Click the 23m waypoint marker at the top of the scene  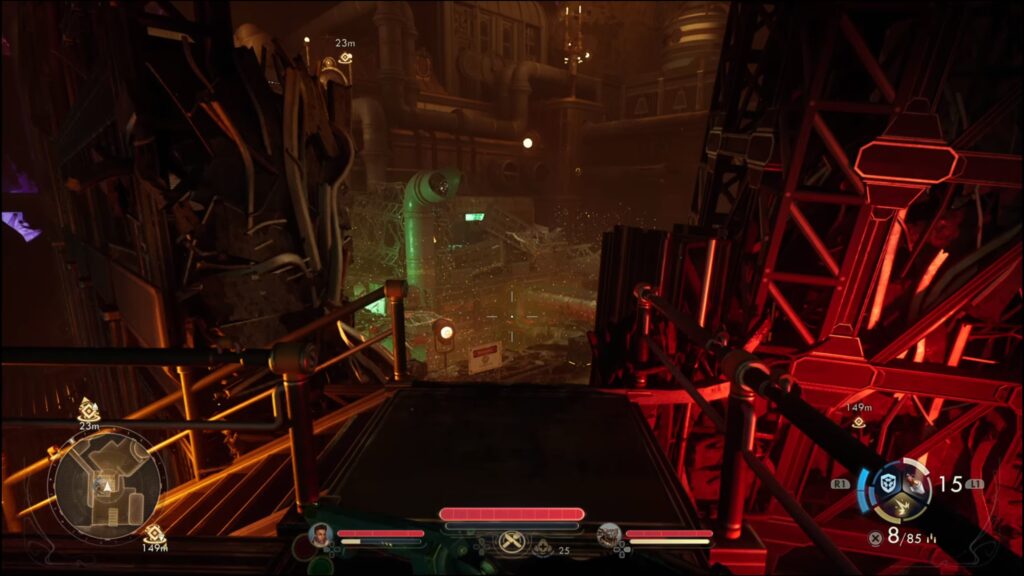[344, 57]
